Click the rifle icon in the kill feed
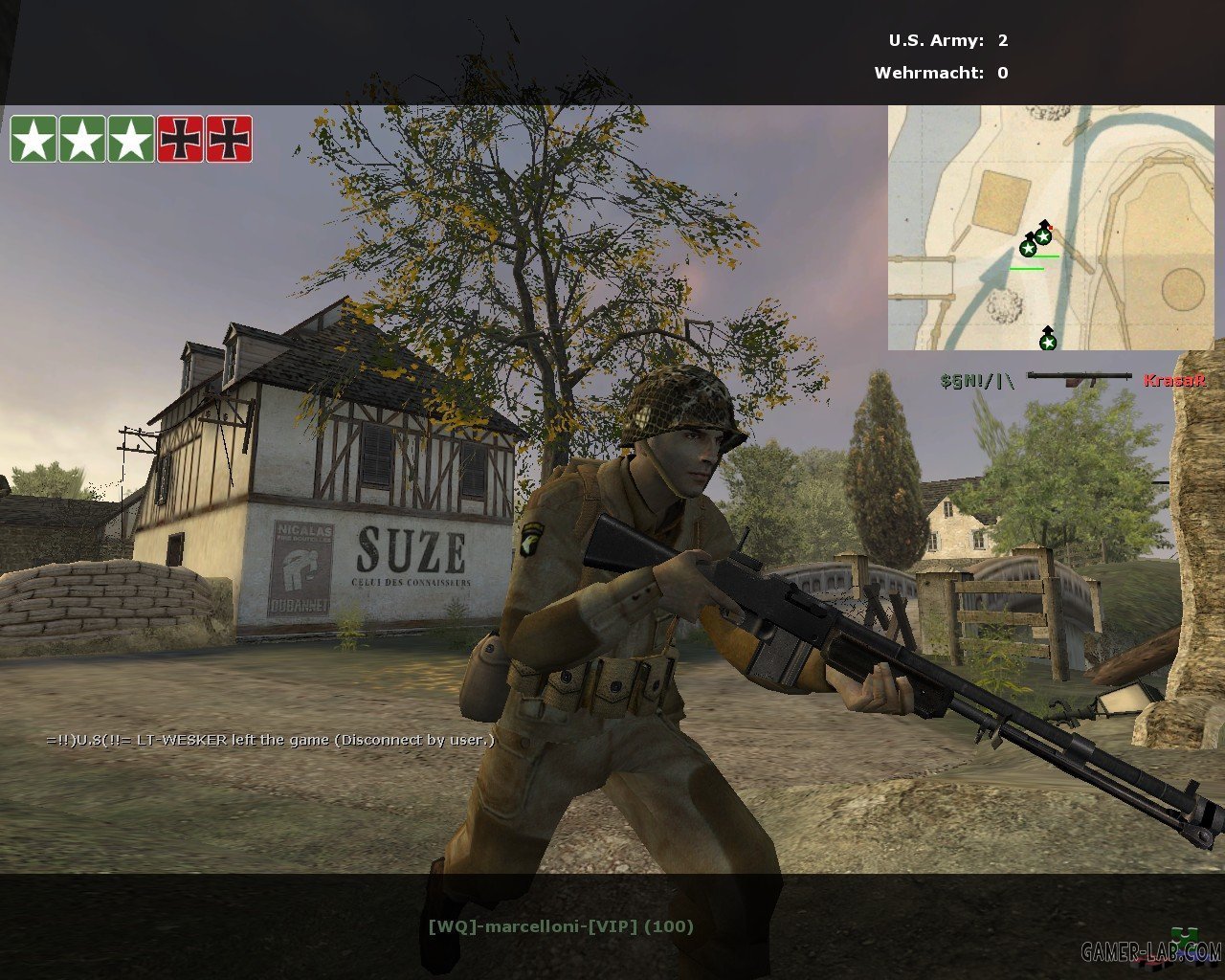Viewport: 1225px width, 980px height. click(x=1079, y=379)
